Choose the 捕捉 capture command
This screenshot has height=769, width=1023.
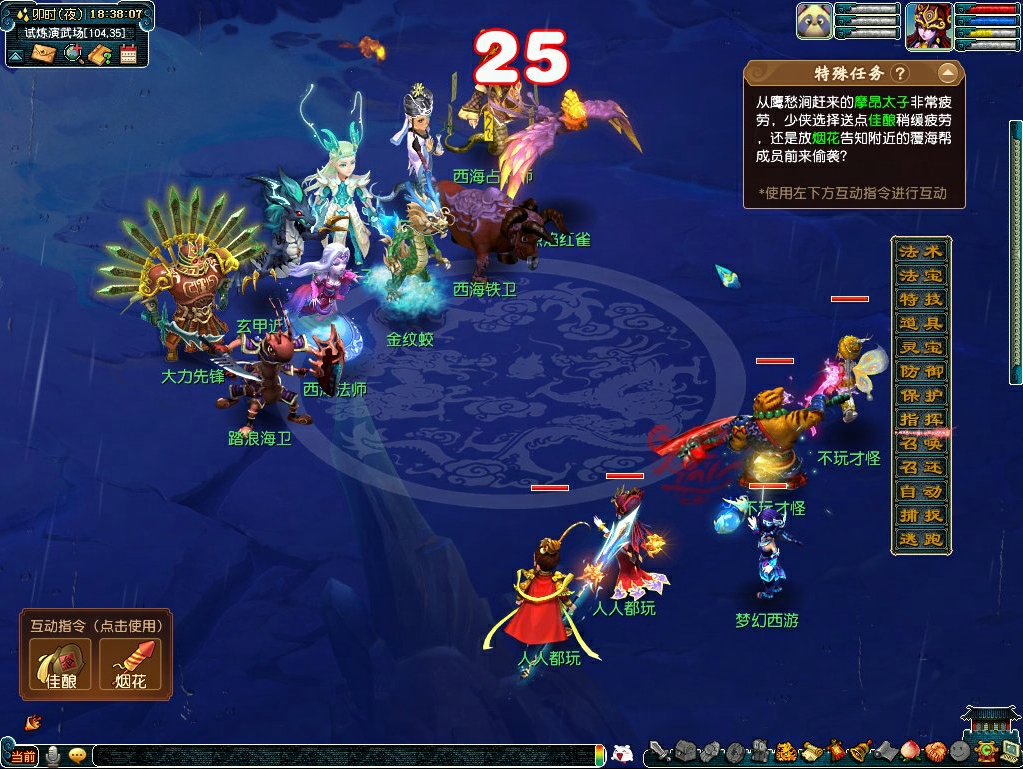[920, 516]
